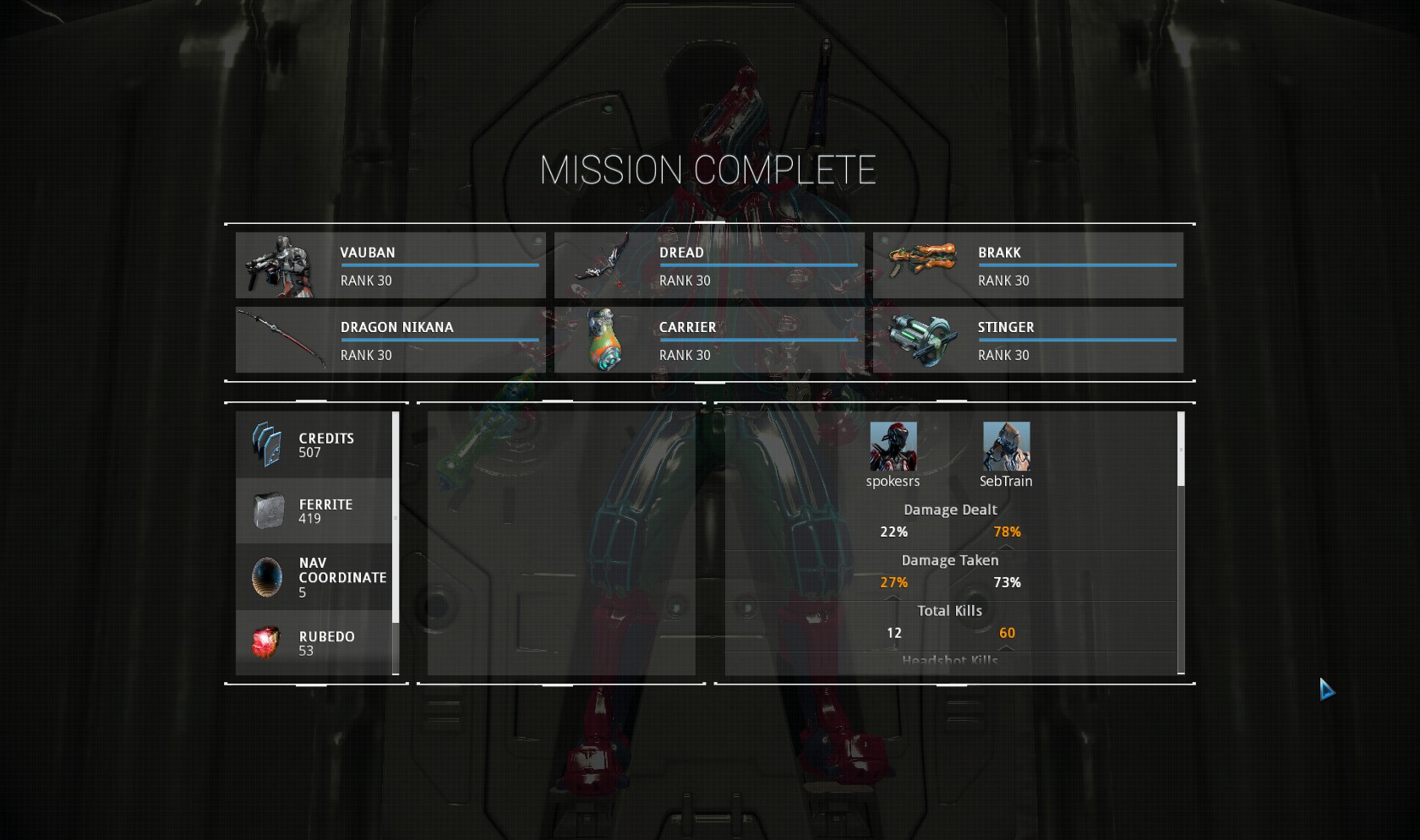Open the Carrier sentinel panel
The width and height of the screenshot is (1420, 840).
[709, 340]
